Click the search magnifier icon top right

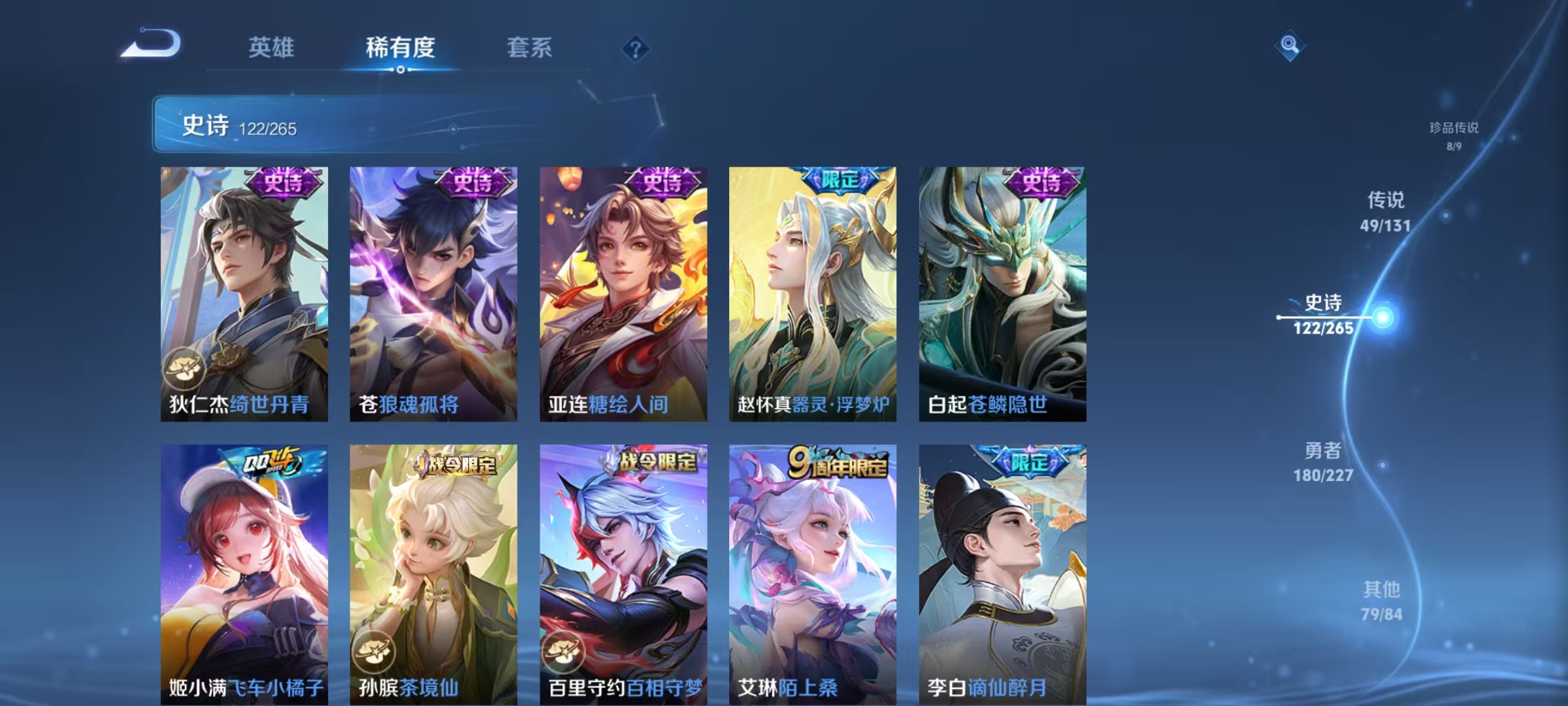[x=1288, y=44]
